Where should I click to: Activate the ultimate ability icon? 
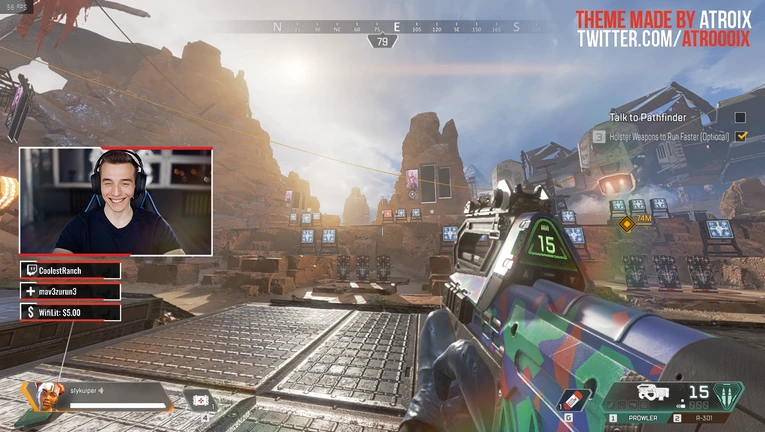731,395
